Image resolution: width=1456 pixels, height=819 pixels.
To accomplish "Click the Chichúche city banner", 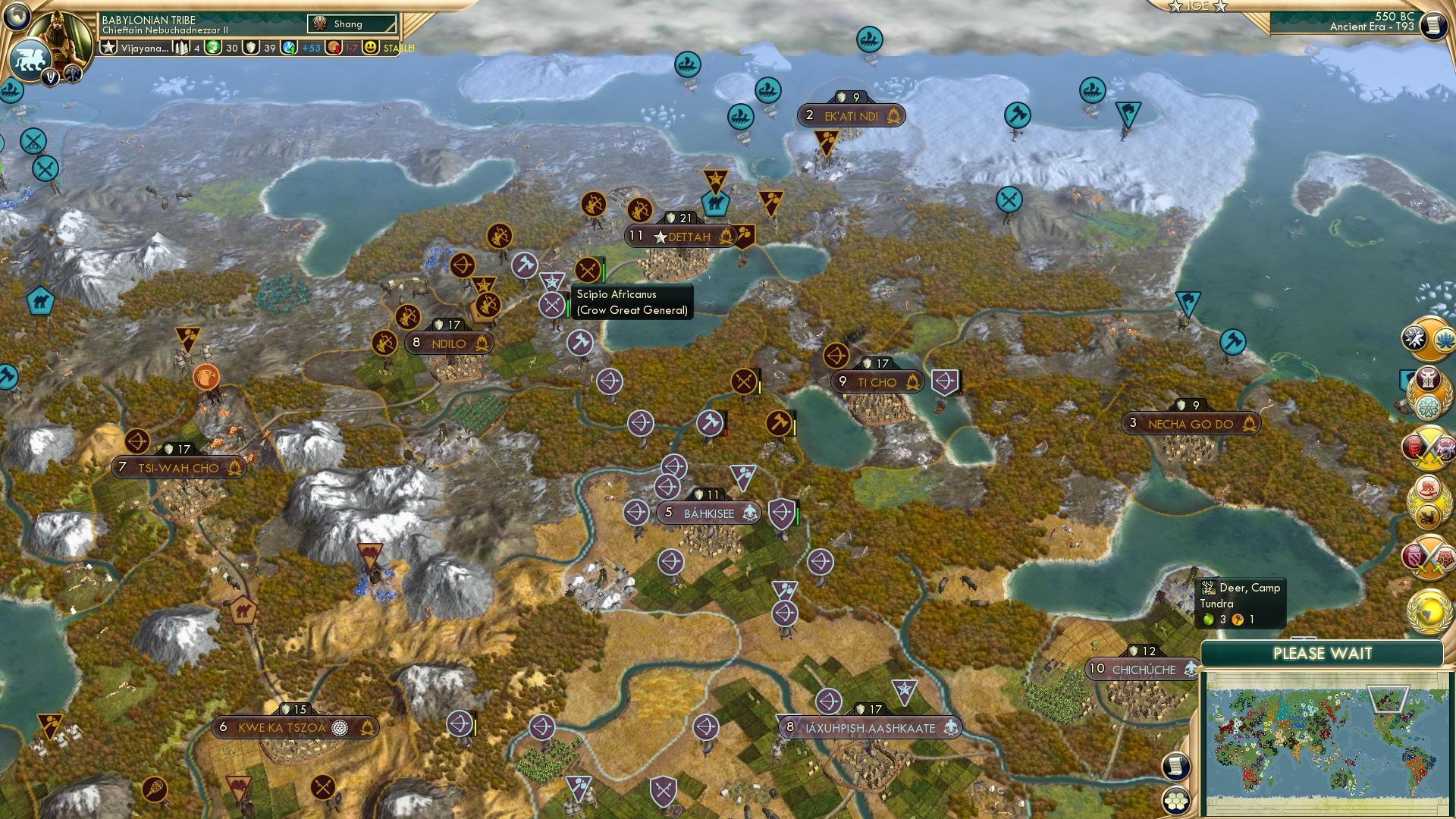I will click(1140, 670).
